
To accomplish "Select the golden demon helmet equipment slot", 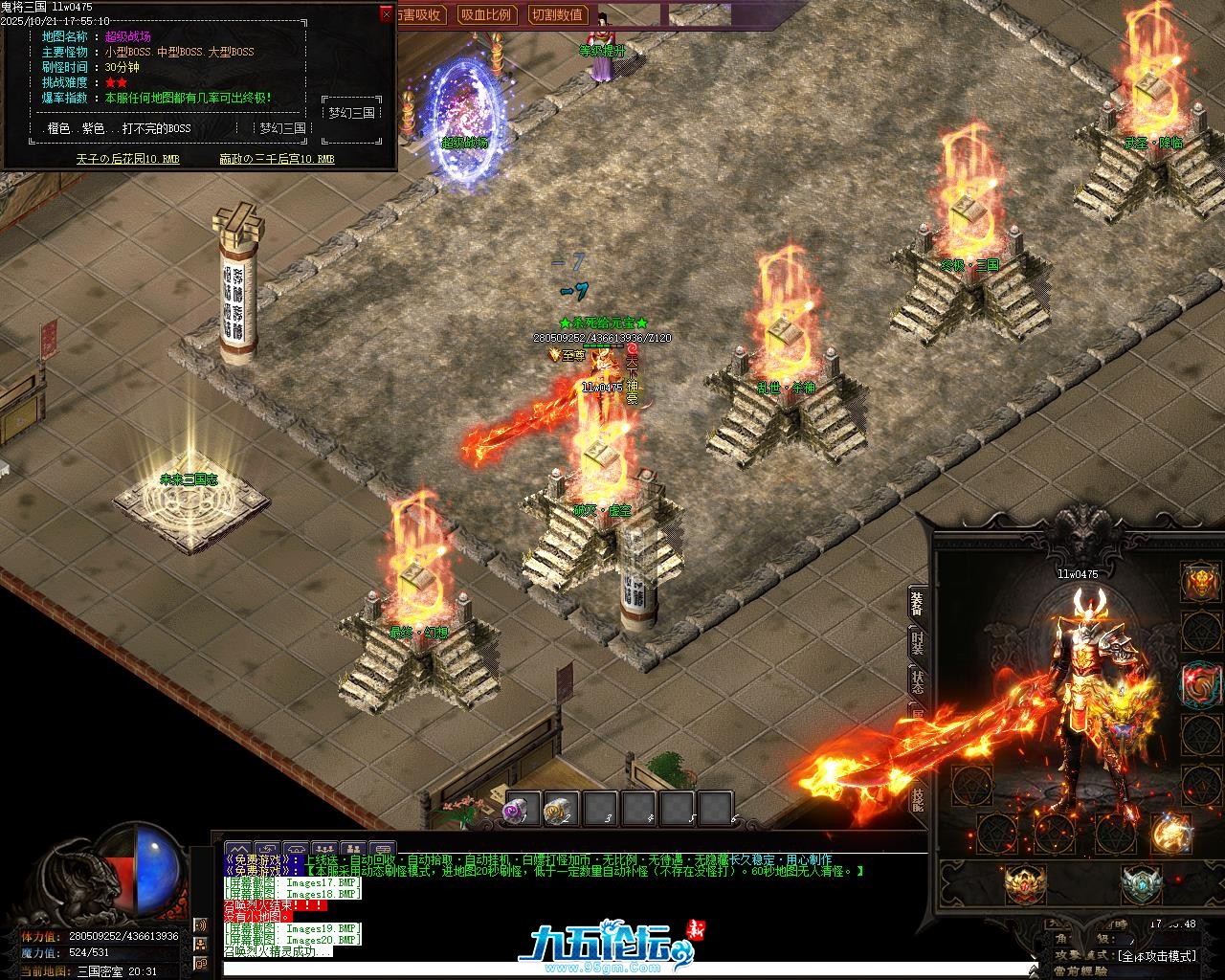I will 1201,582.
